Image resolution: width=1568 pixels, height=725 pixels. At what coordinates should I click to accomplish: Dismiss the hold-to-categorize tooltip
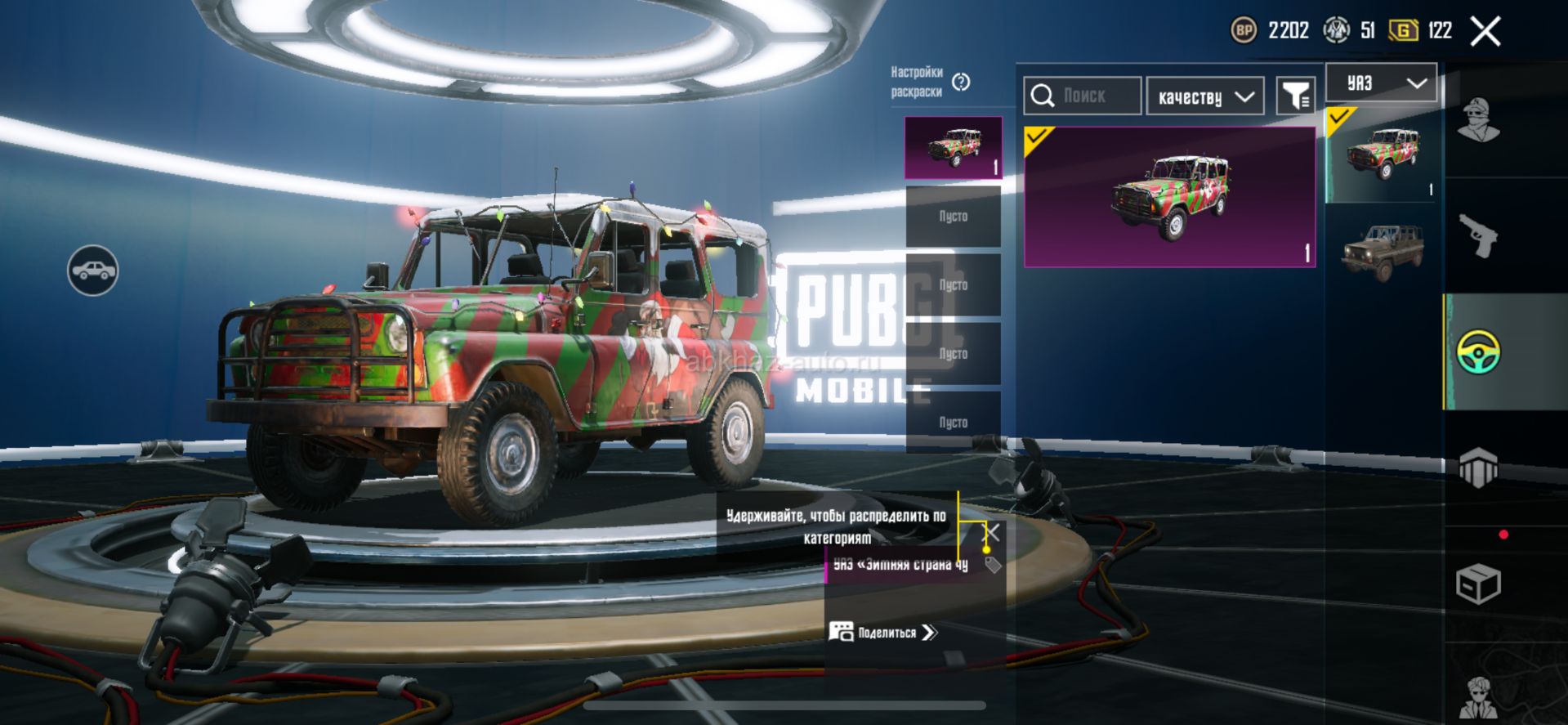pyautogui.click(x=991, y=533)
